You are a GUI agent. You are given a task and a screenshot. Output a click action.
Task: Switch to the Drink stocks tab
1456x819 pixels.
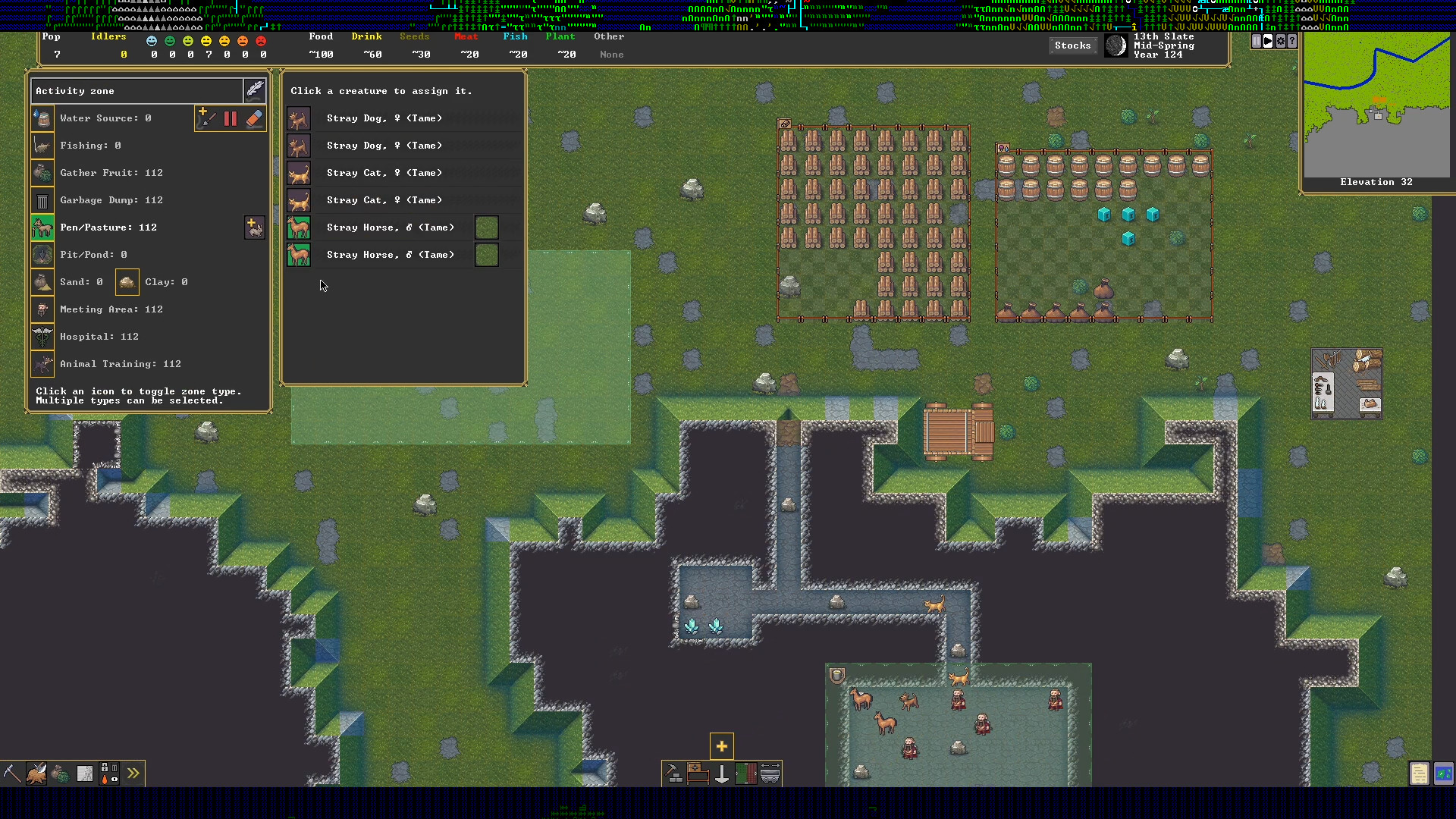coord(366,36)
